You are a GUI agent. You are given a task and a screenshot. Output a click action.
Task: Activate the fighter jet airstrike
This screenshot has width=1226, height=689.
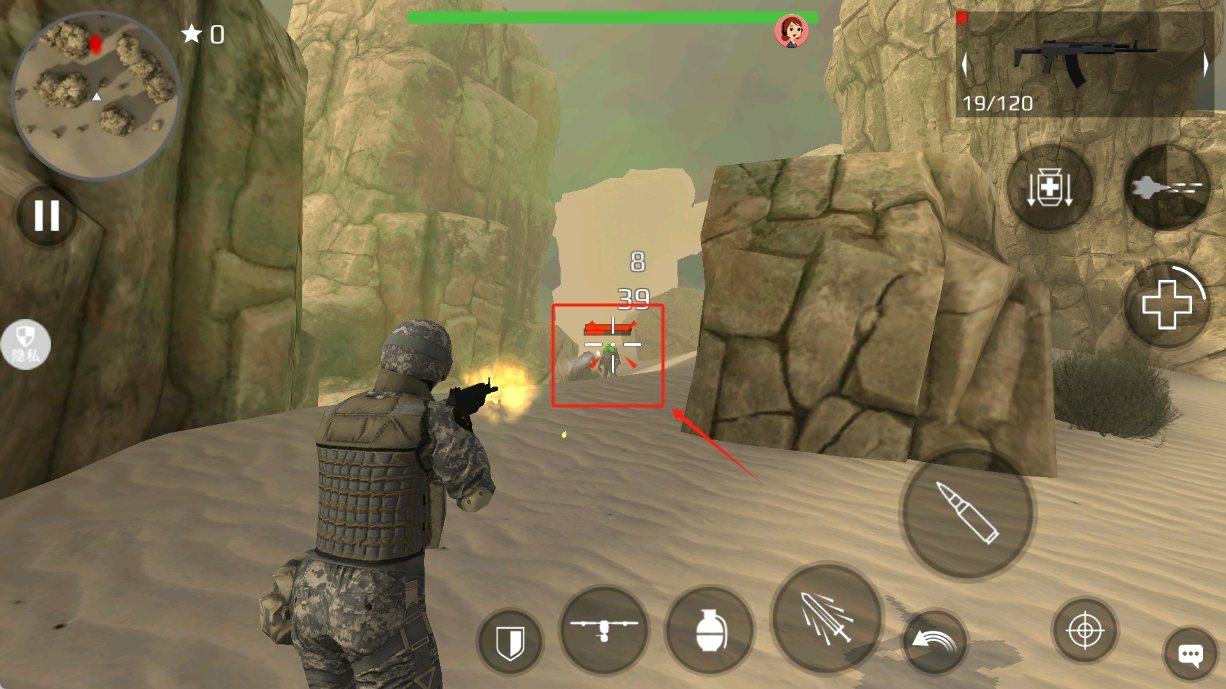pyautogui.click(x=1167, y=188)
